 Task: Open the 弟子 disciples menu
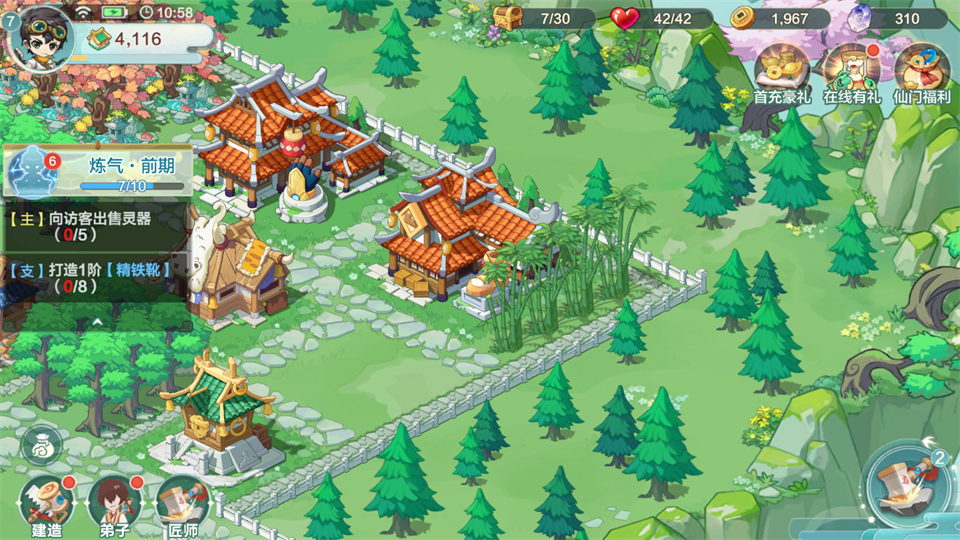coord(111,505)
